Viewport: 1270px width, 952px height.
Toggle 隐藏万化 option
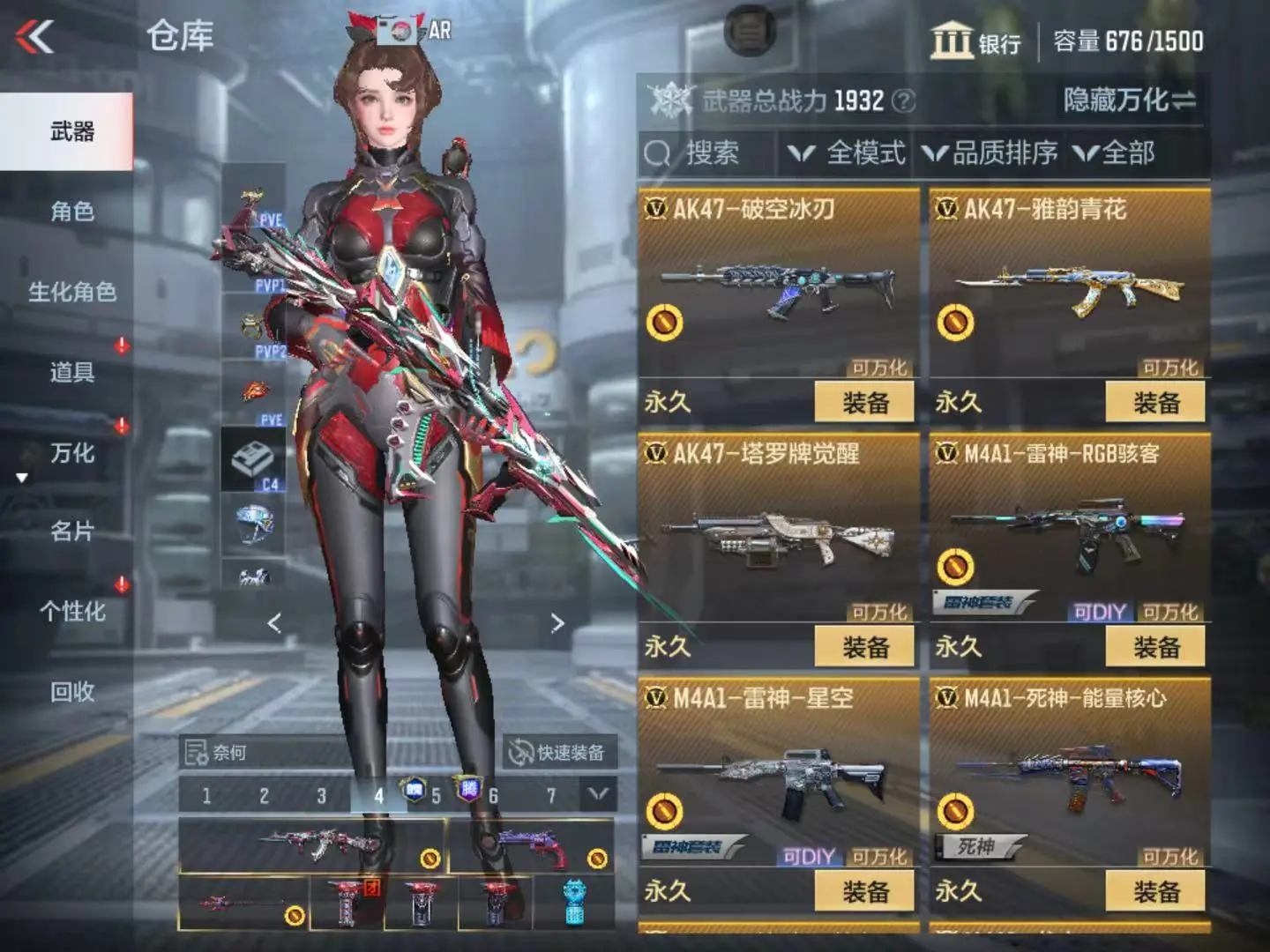(1129, 100)
